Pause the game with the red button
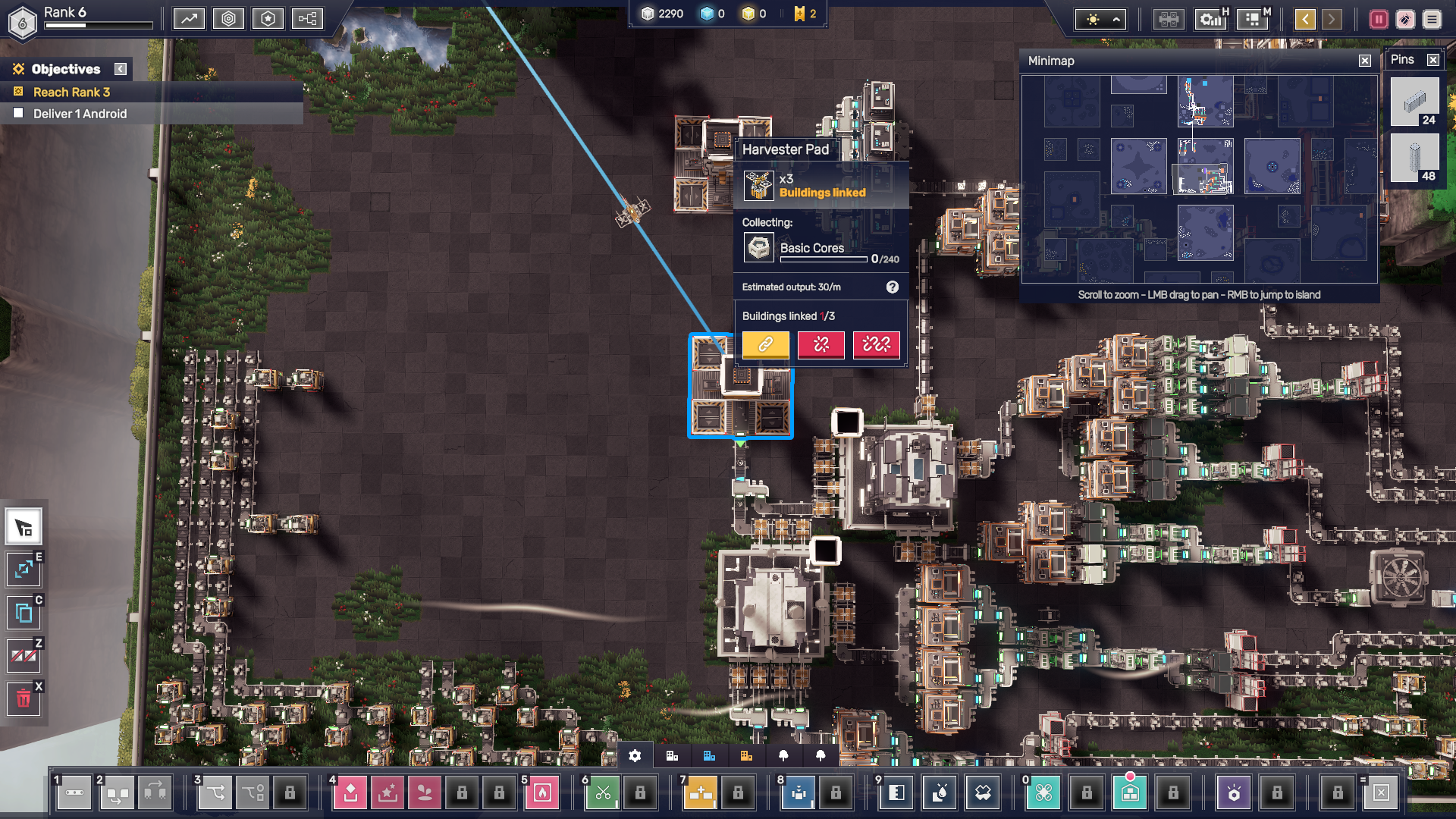Screen dimensions: 1456x819 coord(1379,19)
